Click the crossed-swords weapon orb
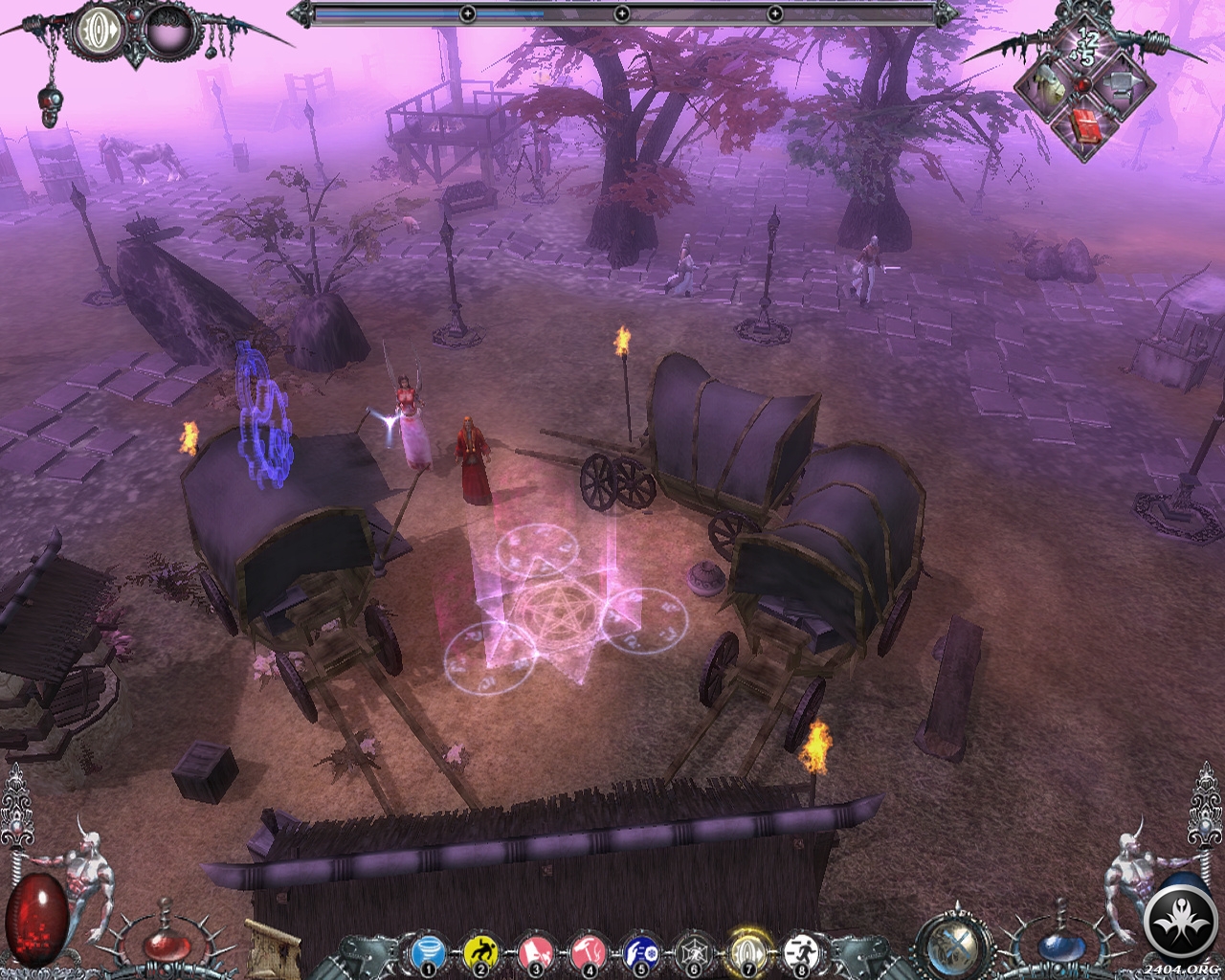This screenshot has width=1225, height=980. tap(954, 947)
